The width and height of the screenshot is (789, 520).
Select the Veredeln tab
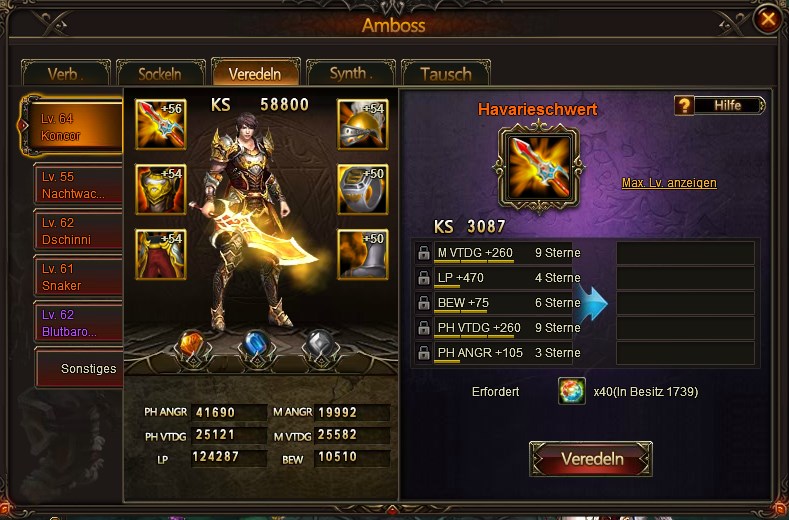pos(255,73)
